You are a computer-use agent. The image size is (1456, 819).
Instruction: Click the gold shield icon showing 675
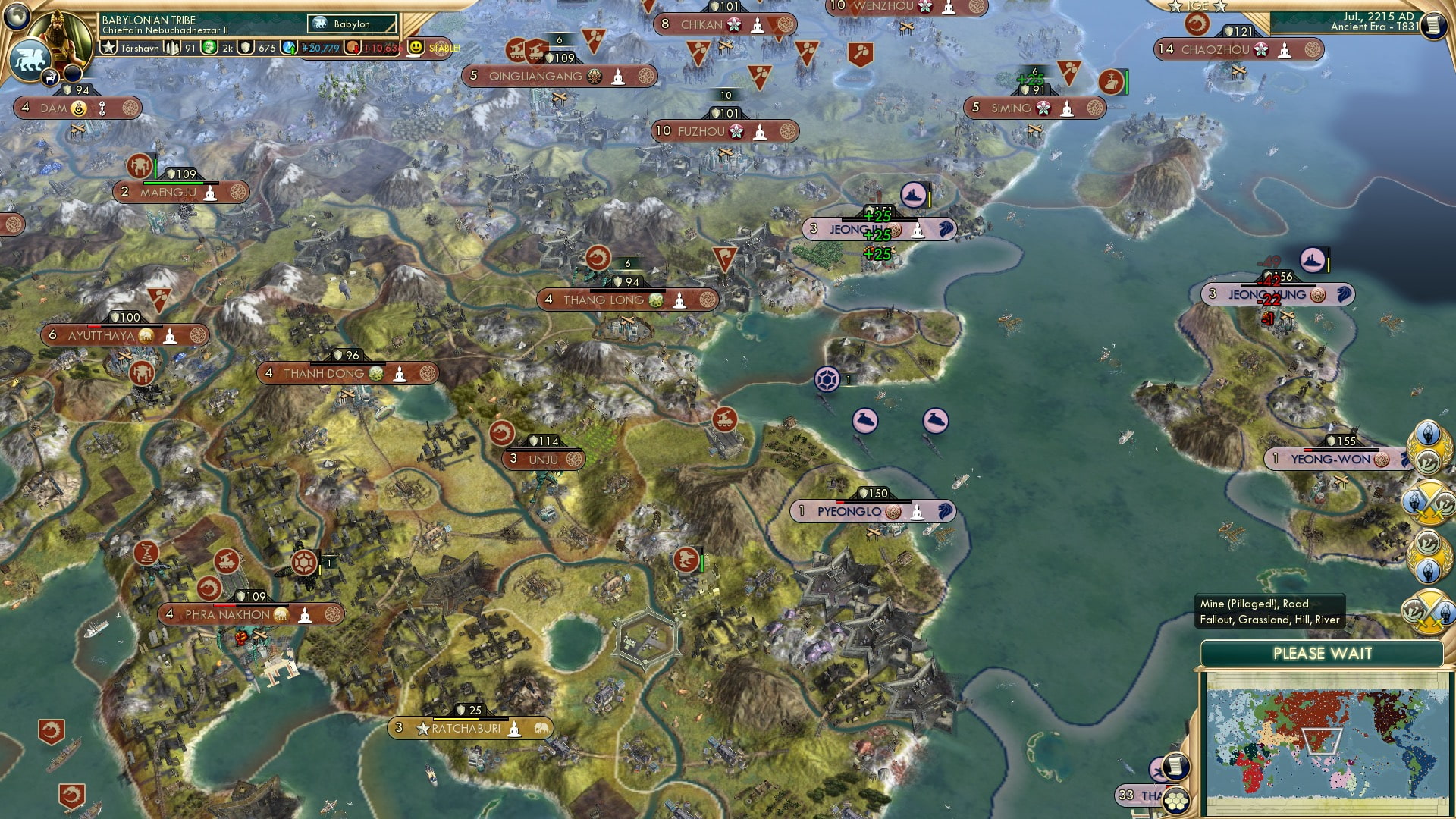click(x=246, y=48)
